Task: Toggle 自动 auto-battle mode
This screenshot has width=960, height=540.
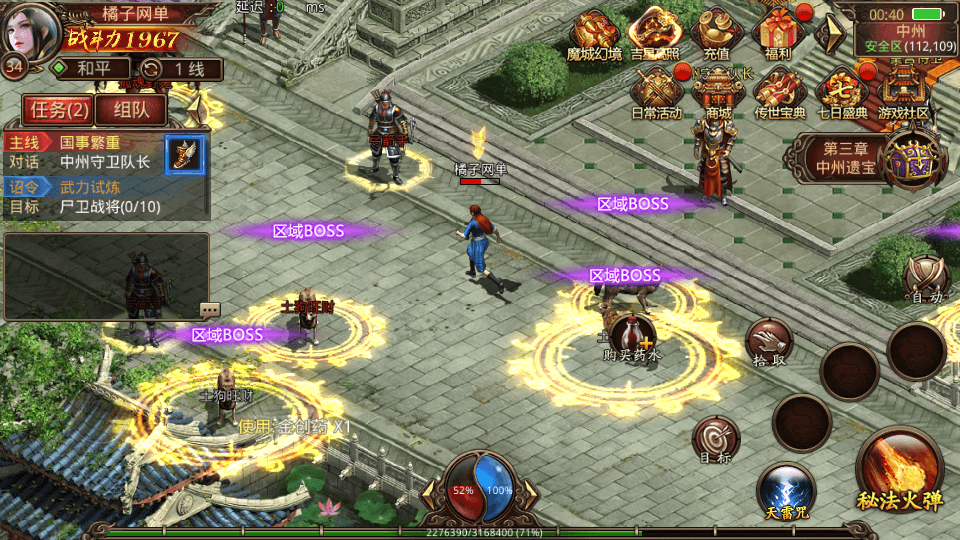Action: click(x=925, y=280)
